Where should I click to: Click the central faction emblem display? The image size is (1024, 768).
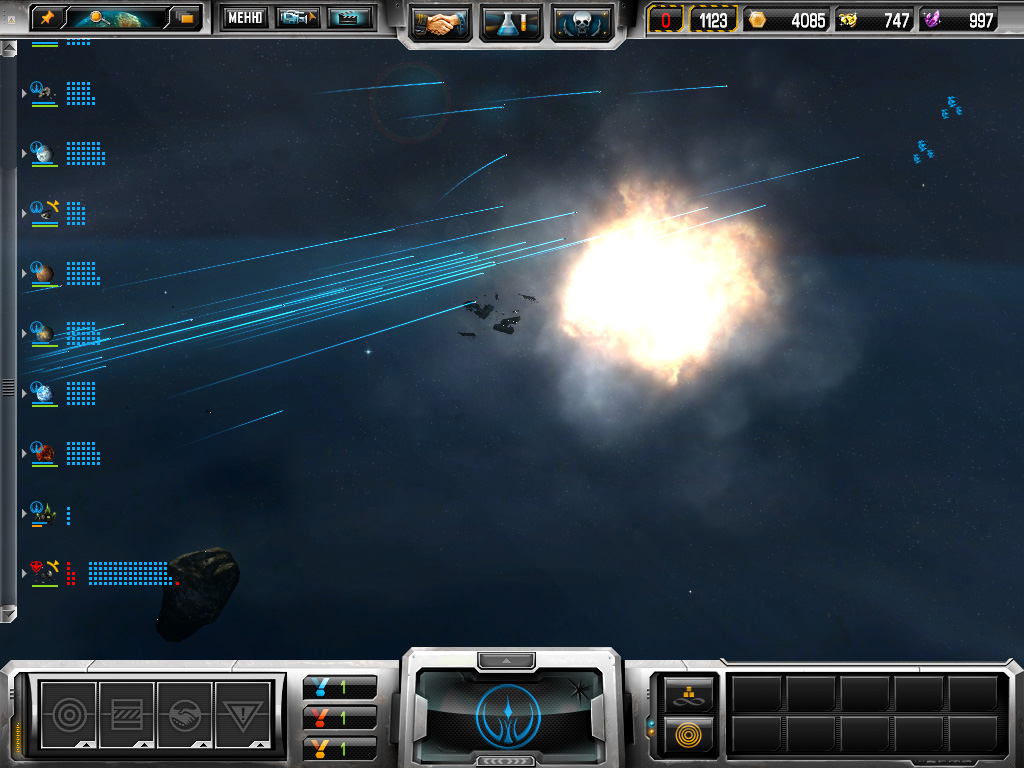[x=511, y=712]
